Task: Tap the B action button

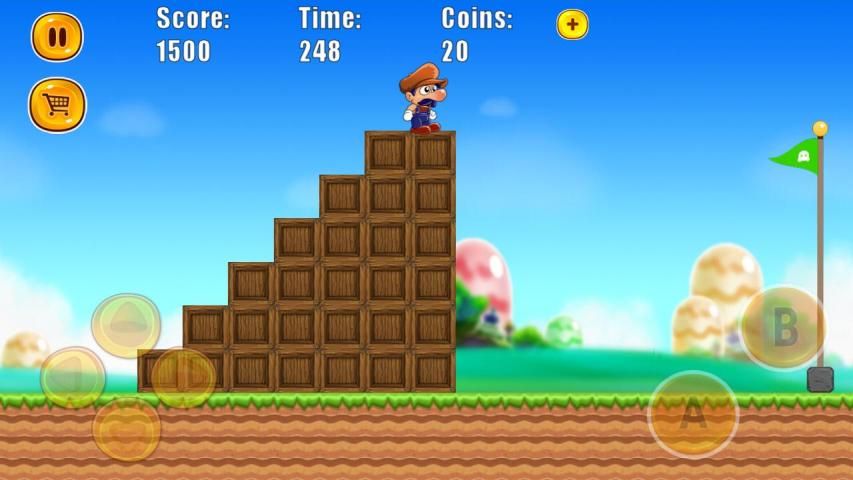Action: pos(783,328)
